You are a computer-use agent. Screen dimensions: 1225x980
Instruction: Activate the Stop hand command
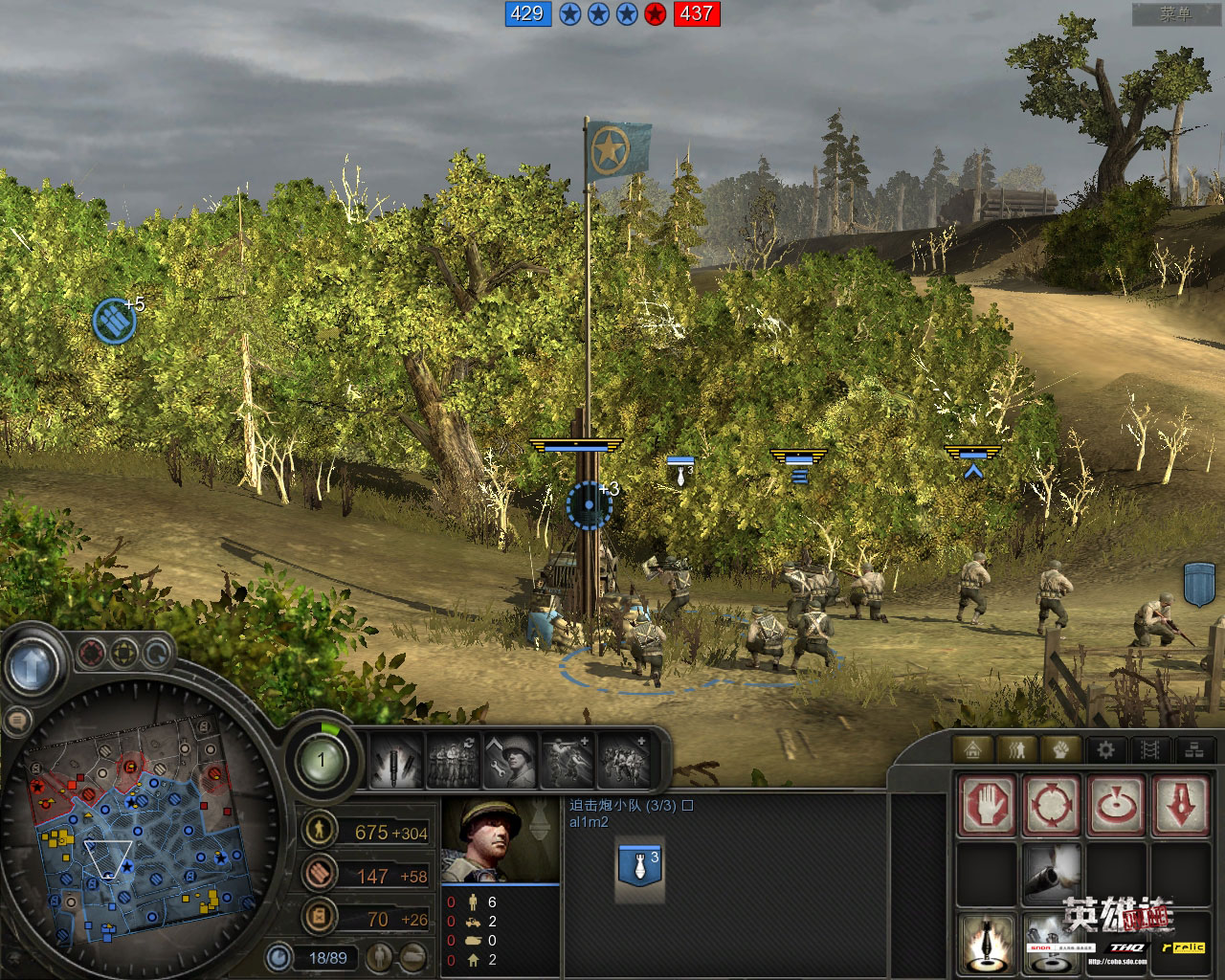pos(987,805)
